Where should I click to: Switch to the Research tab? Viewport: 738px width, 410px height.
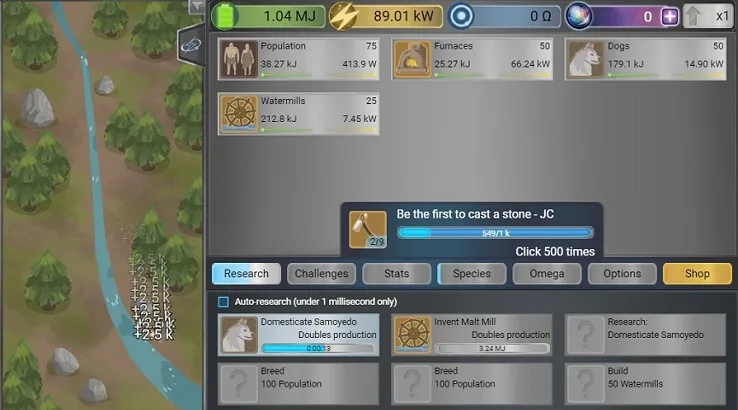(246, 274)
